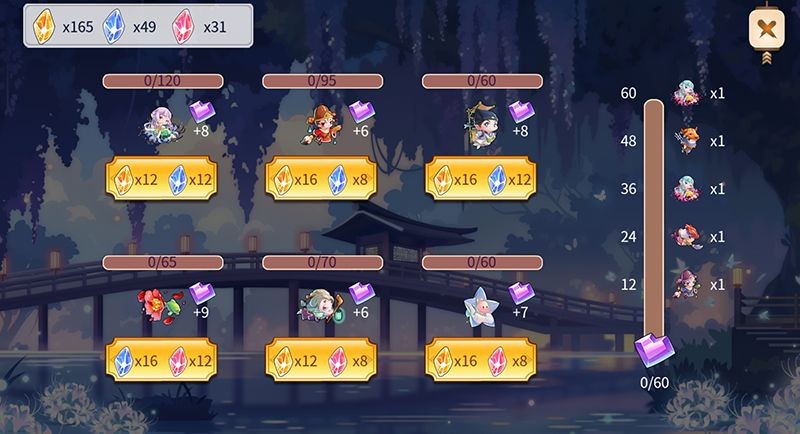Select the reward character at milestone 24

coord(687,237)
